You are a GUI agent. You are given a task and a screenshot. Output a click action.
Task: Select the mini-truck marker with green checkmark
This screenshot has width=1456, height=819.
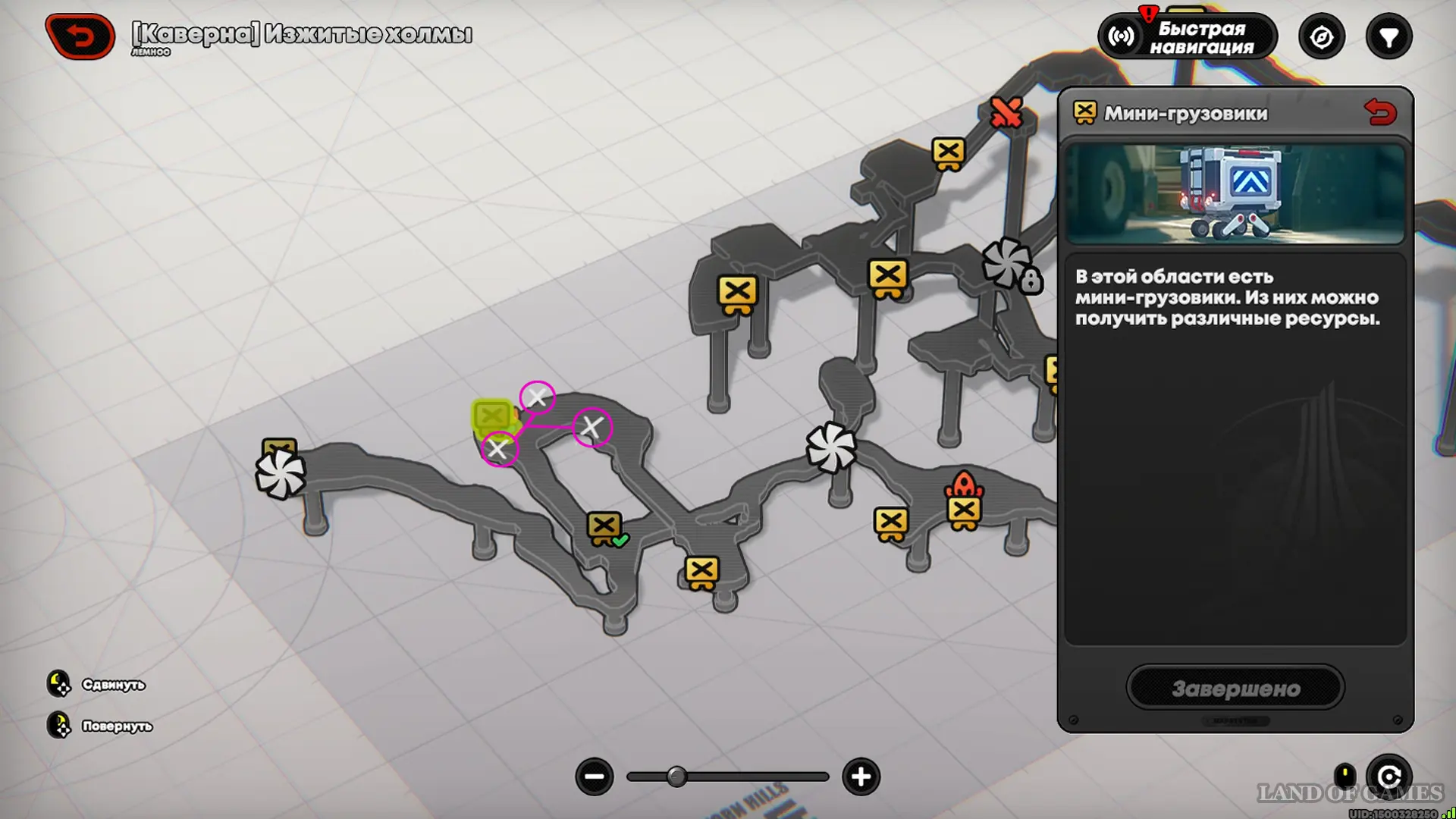click(x=605, y=528)
